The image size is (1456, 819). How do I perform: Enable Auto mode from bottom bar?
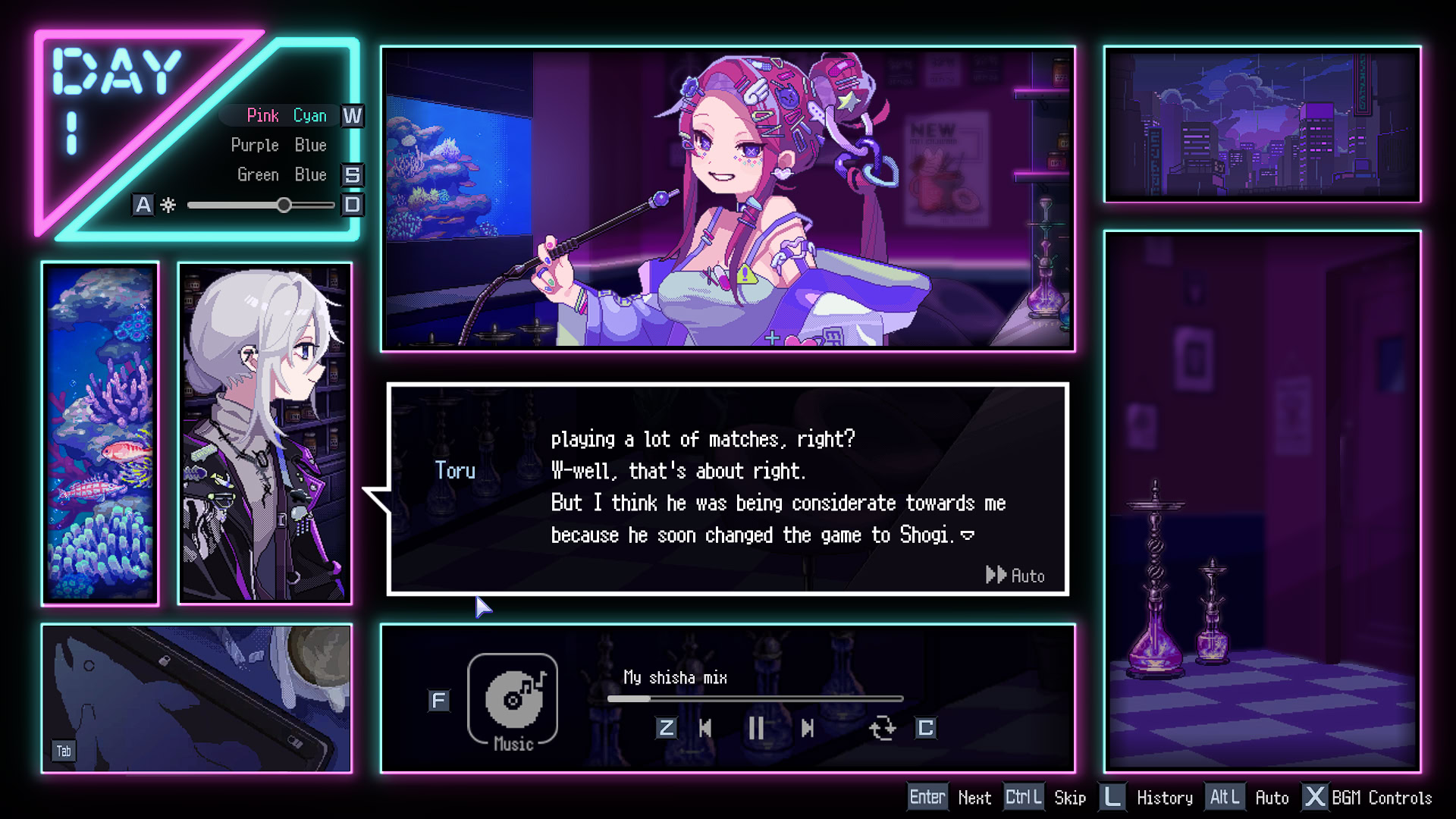(x=1271, y=798)
